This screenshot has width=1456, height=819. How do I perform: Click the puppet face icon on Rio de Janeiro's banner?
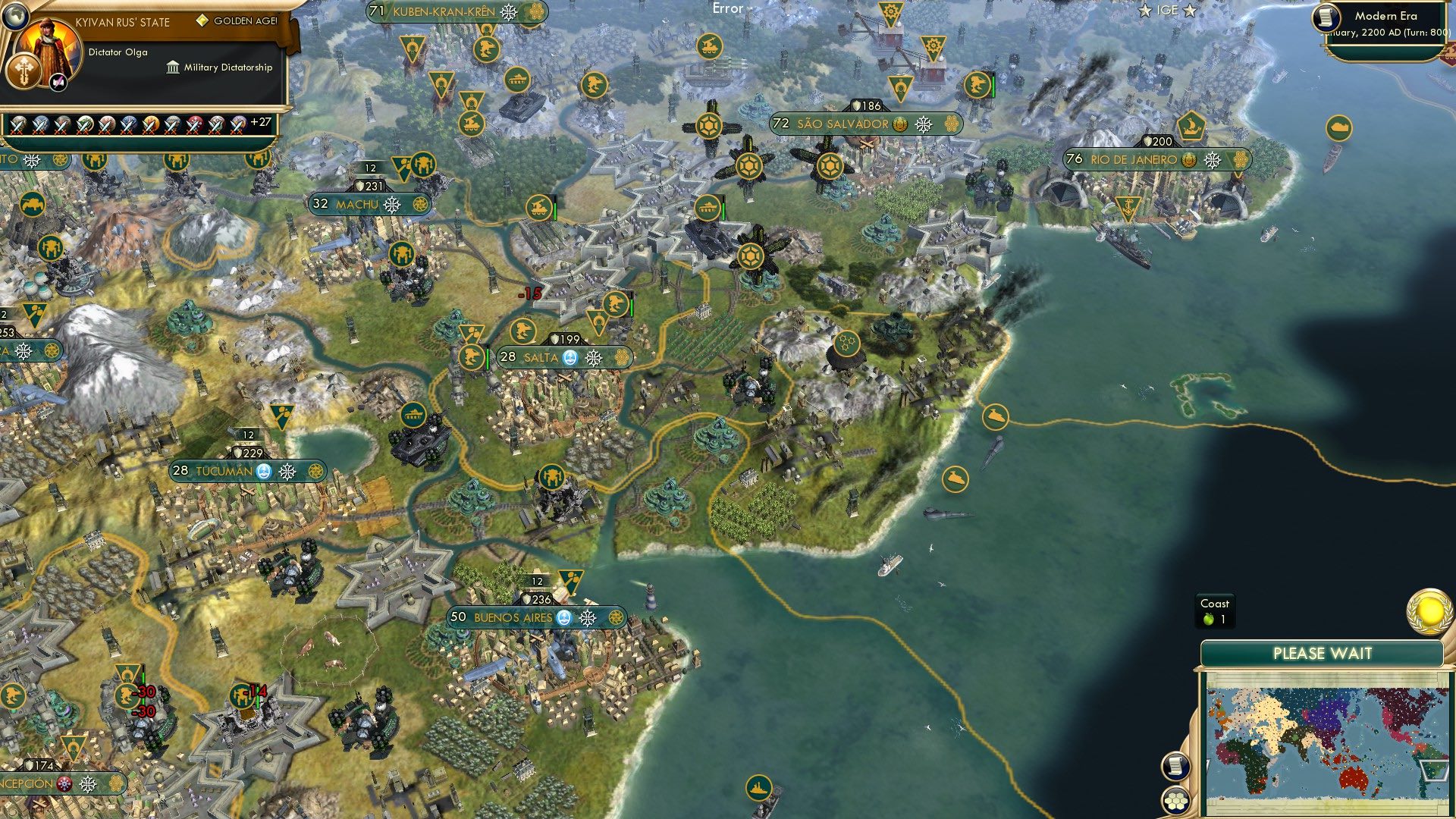point(1188,159)
